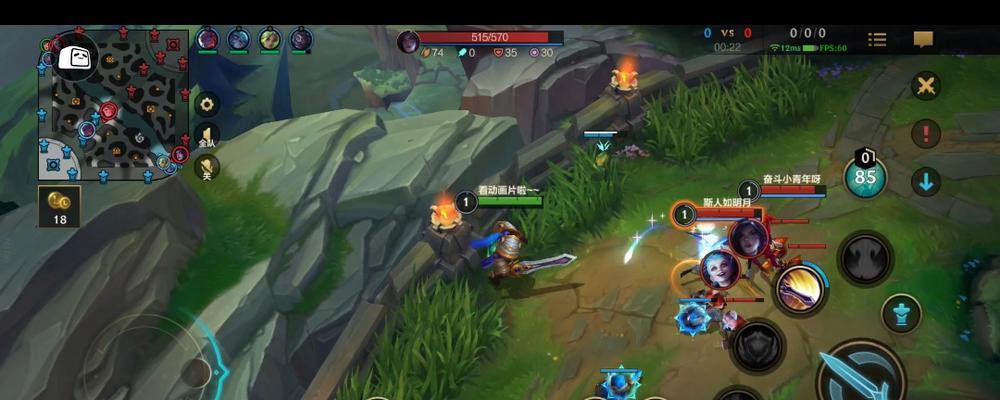The height and width of the screenshot is (400, 1000).
Task: Toggle the team voice speaker button
Action: [207, 137]
